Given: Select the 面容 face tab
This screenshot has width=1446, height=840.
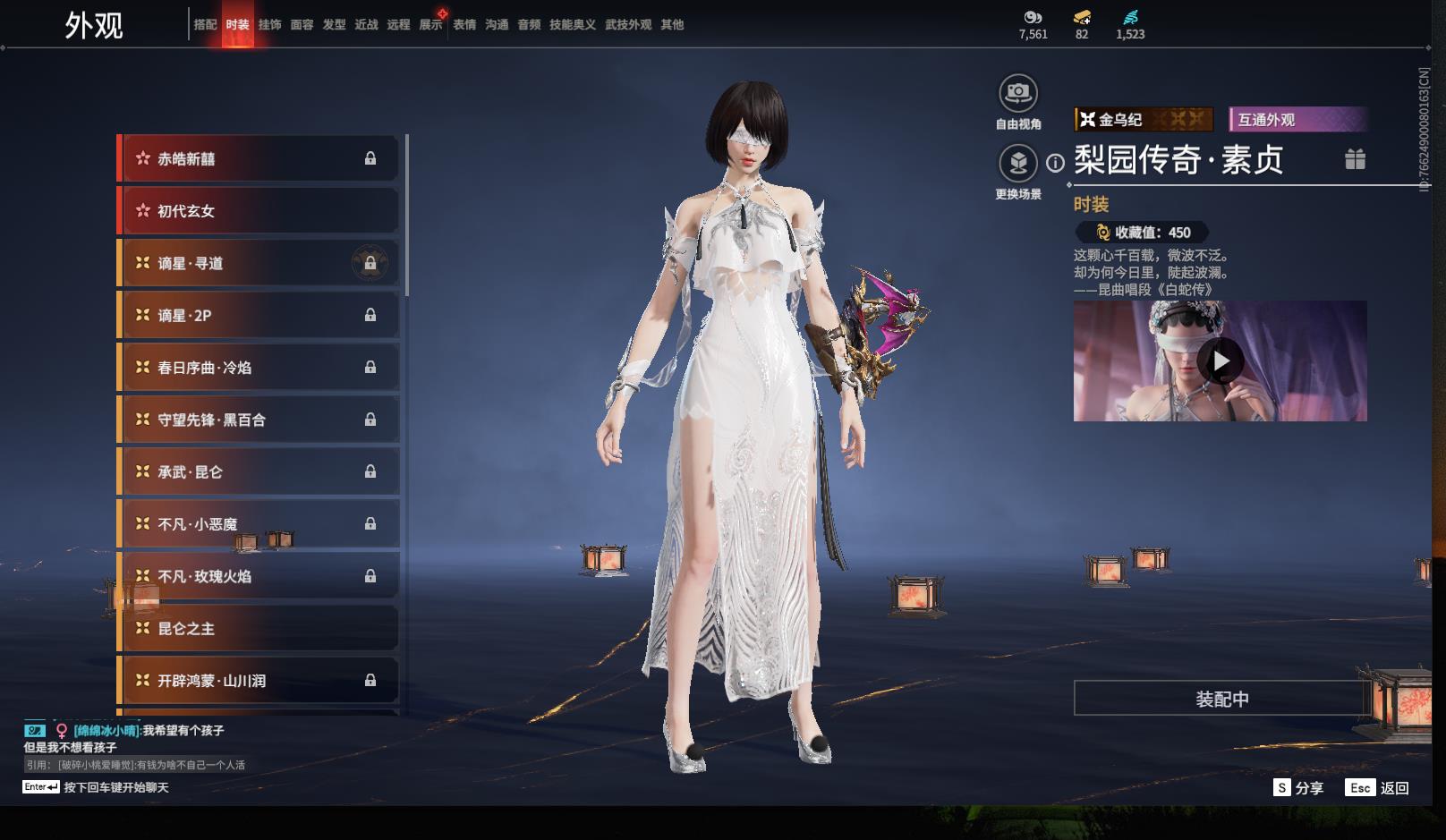Looking at the screenshot, I should coord(302,25).
